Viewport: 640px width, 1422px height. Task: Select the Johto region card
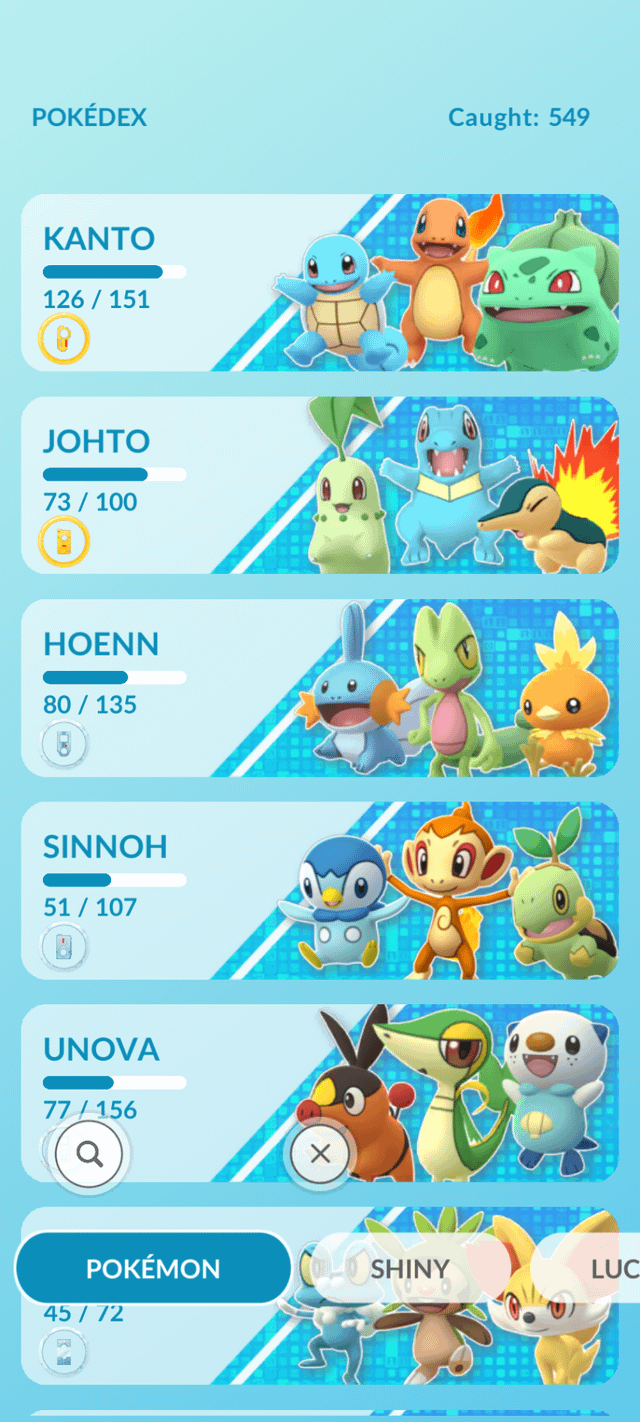(x=320, y=485)
